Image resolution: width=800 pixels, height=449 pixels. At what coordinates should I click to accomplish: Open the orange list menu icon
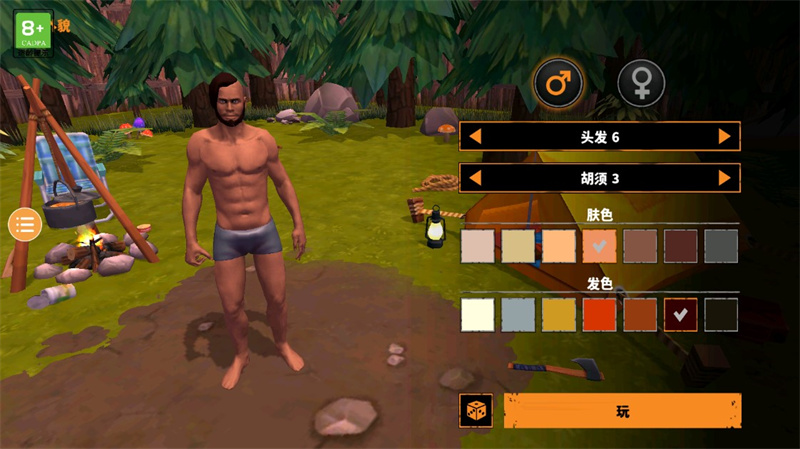[x=24, y=224]
